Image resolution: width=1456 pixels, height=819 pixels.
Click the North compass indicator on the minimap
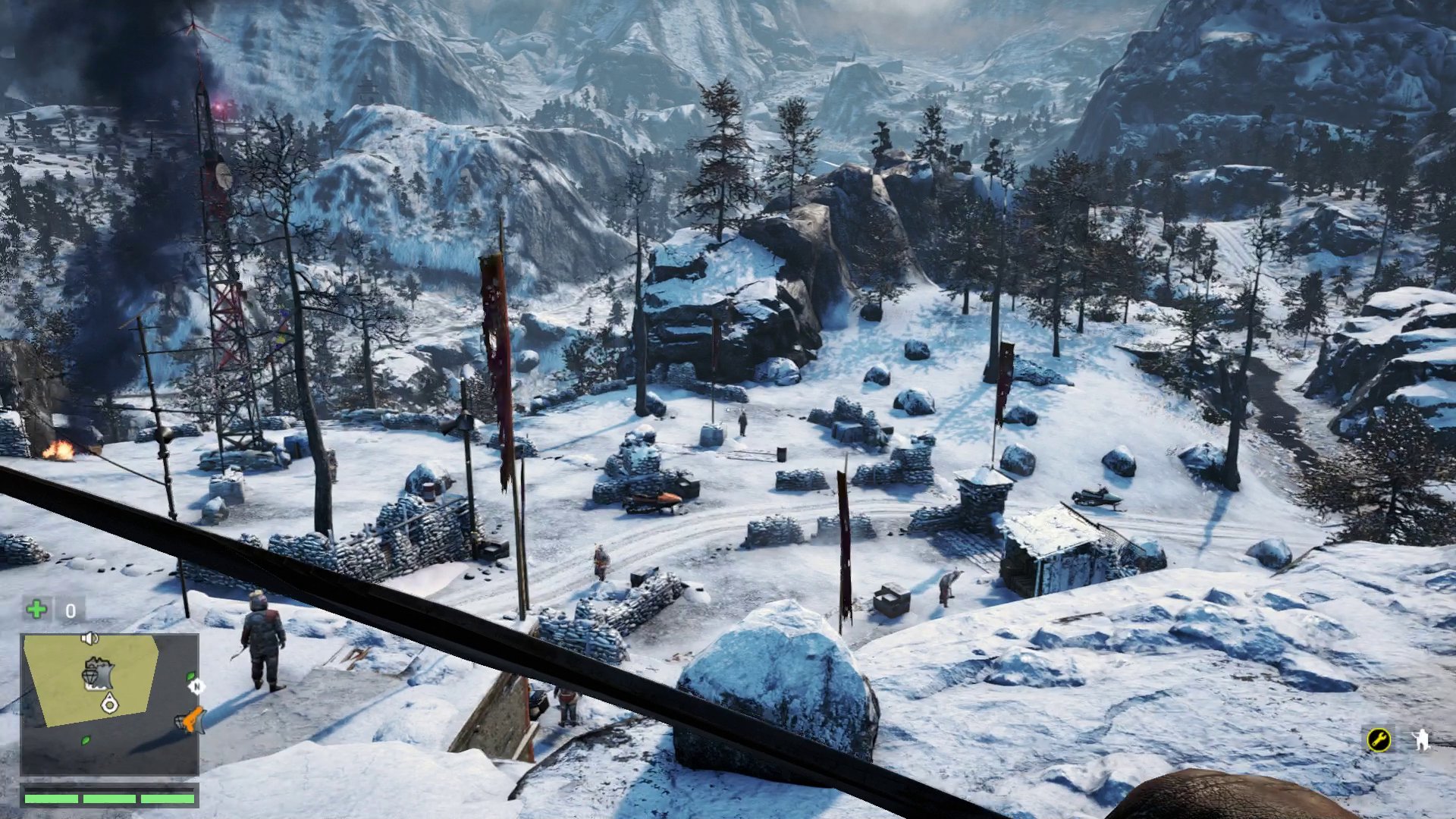click(x=197, y=687)
